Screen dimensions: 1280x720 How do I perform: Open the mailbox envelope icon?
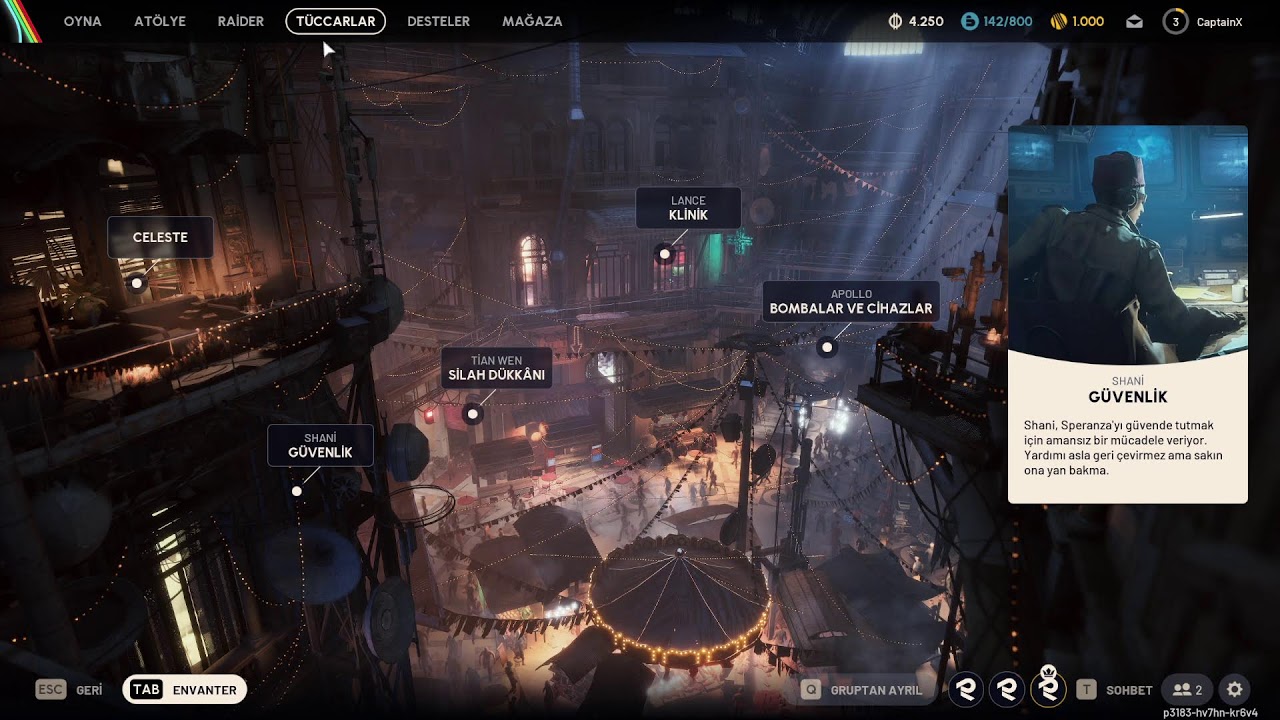1134,21
